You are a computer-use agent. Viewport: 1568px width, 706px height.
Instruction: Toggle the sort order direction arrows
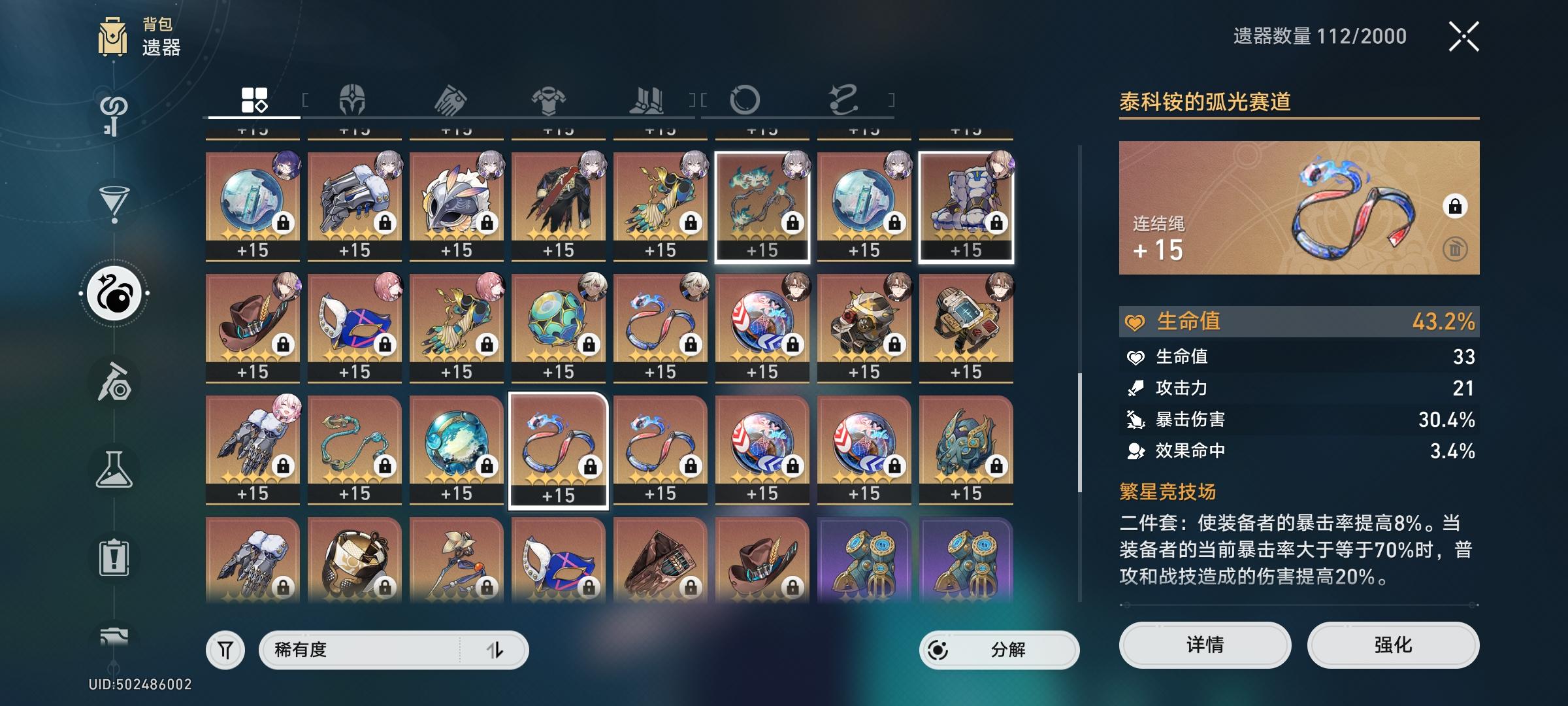coord(495,650)
